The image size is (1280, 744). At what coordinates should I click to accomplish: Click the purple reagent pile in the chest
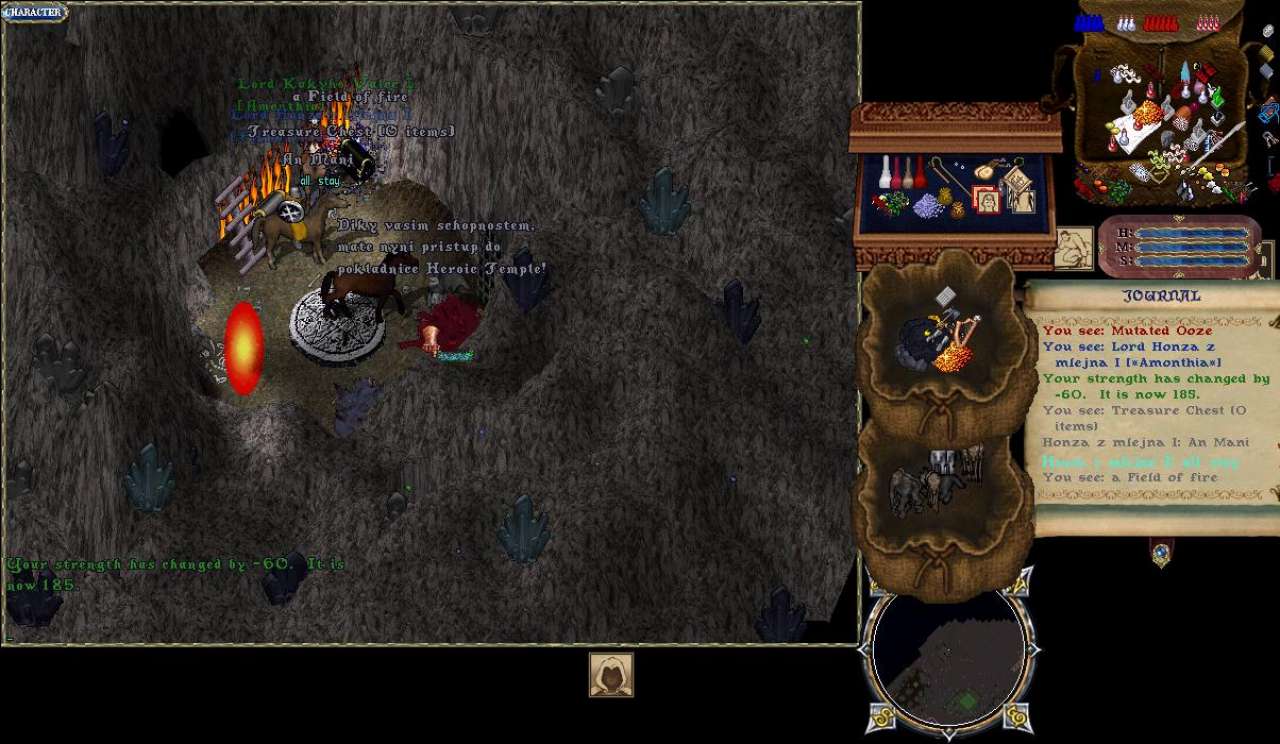(929, 206)
